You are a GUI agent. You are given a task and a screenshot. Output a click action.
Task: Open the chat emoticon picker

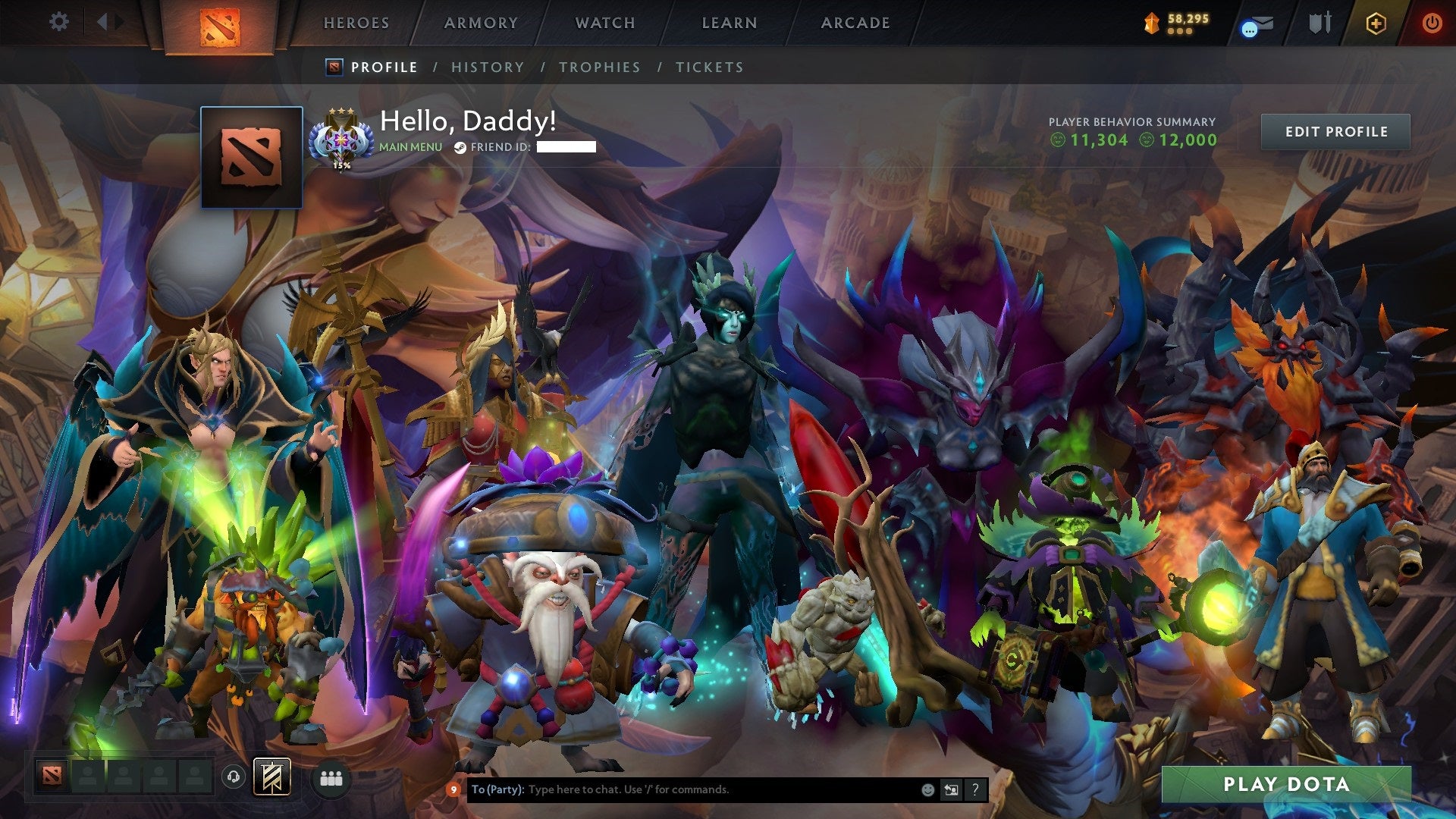click(927, 790)
